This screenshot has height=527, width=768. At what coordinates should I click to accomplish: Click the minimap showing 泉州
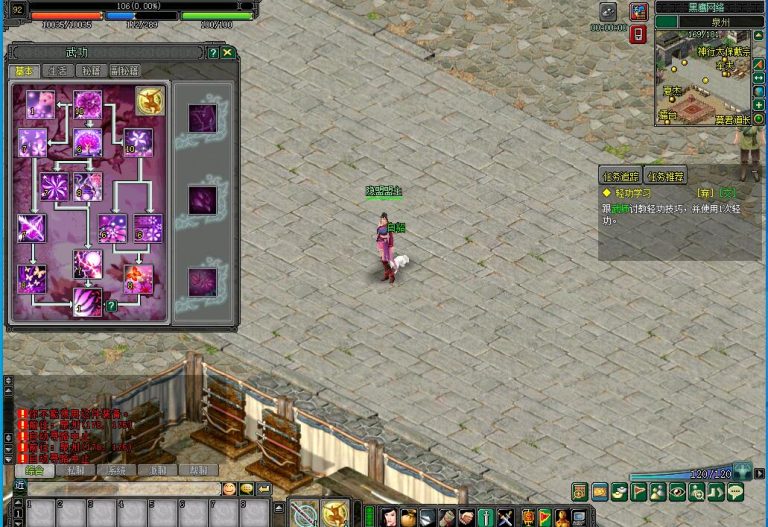coord(703,77)
